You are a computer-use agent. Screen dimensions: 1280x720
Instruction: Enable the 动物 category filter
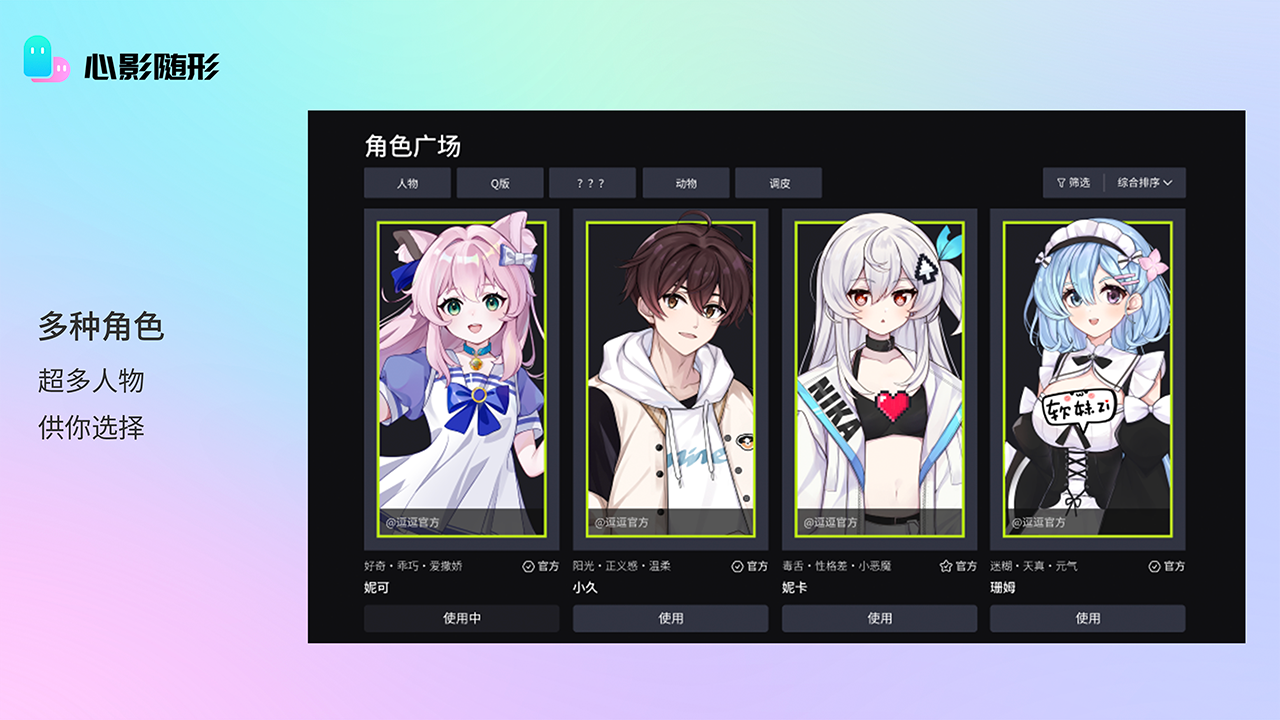point(685,183)
